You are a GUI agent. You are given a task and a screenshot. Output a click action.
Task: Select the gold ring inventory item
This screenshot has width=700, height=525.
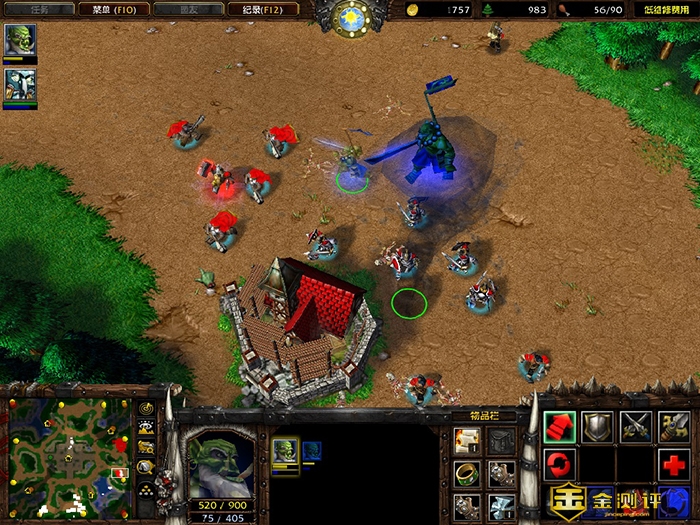coord(466,473)
